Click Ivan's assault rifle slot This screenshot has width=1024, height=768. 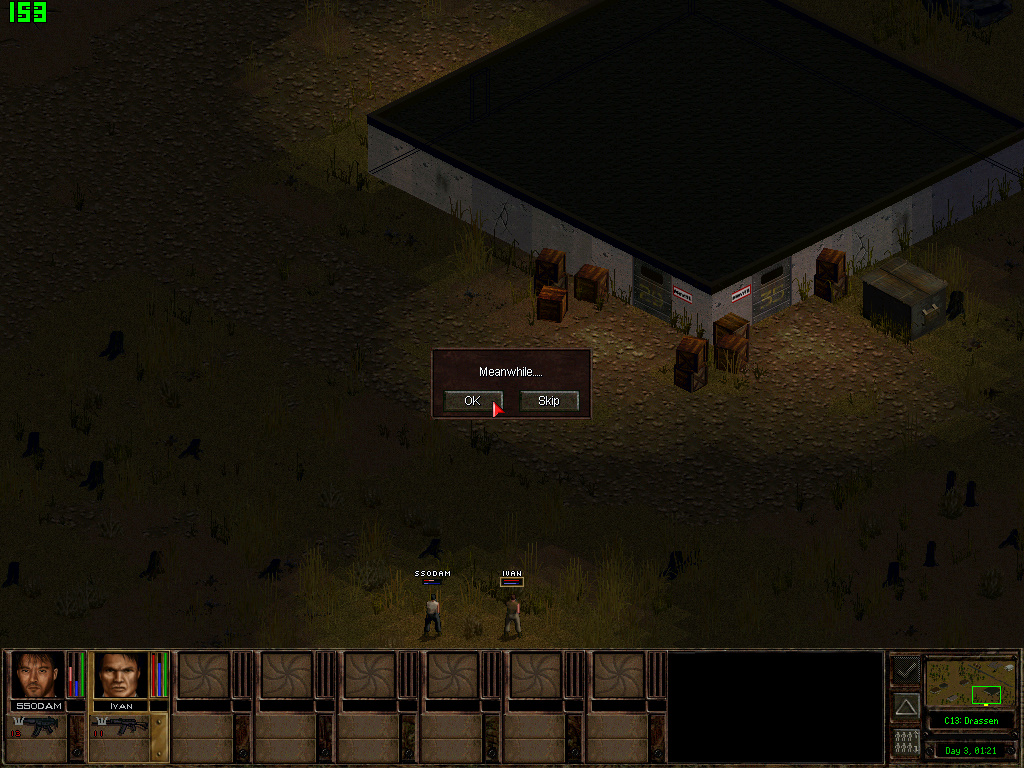click(x=119, y=727)
